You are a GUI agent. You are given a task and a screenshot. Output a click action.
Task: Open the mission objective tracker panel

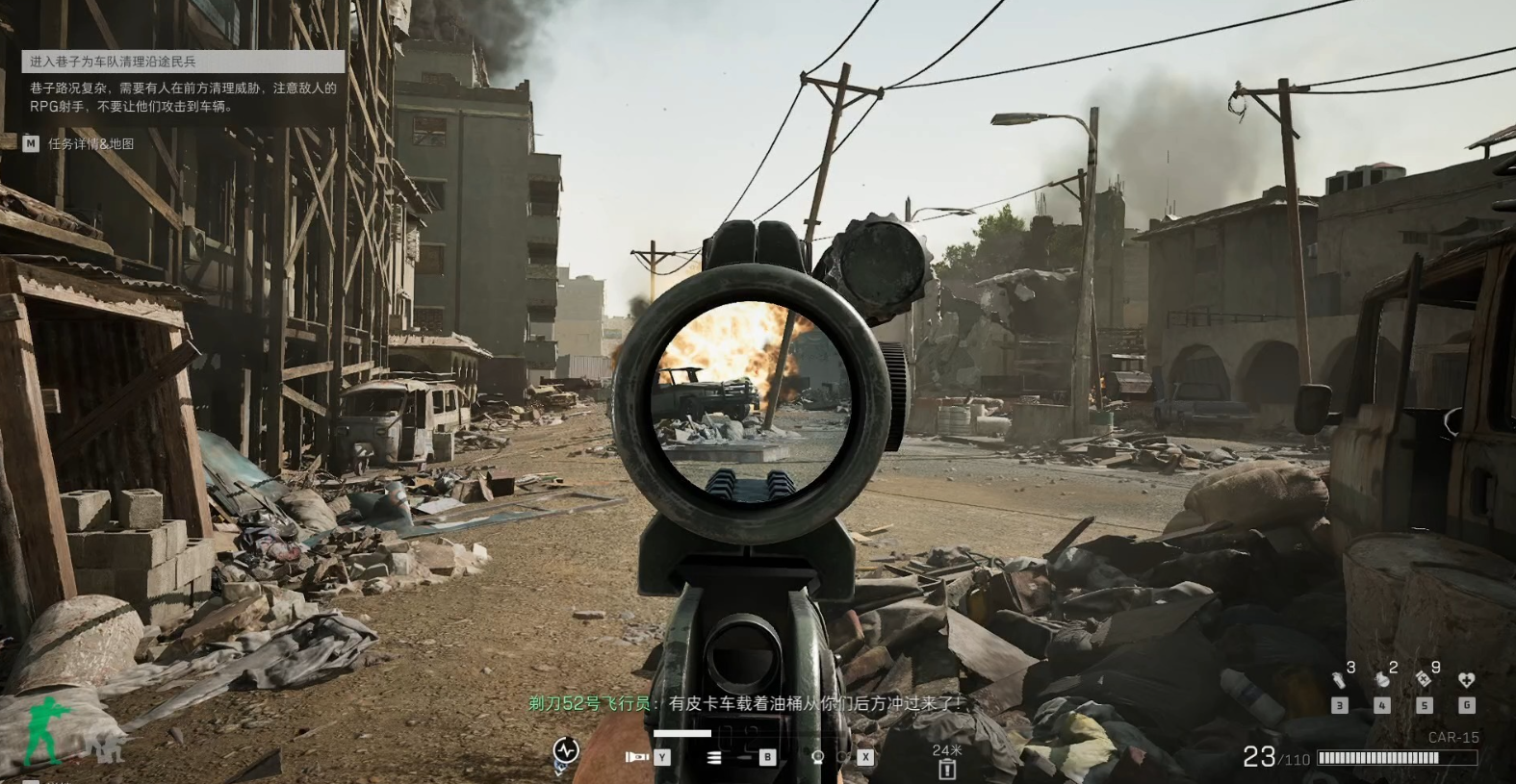(x=183, y=62)
